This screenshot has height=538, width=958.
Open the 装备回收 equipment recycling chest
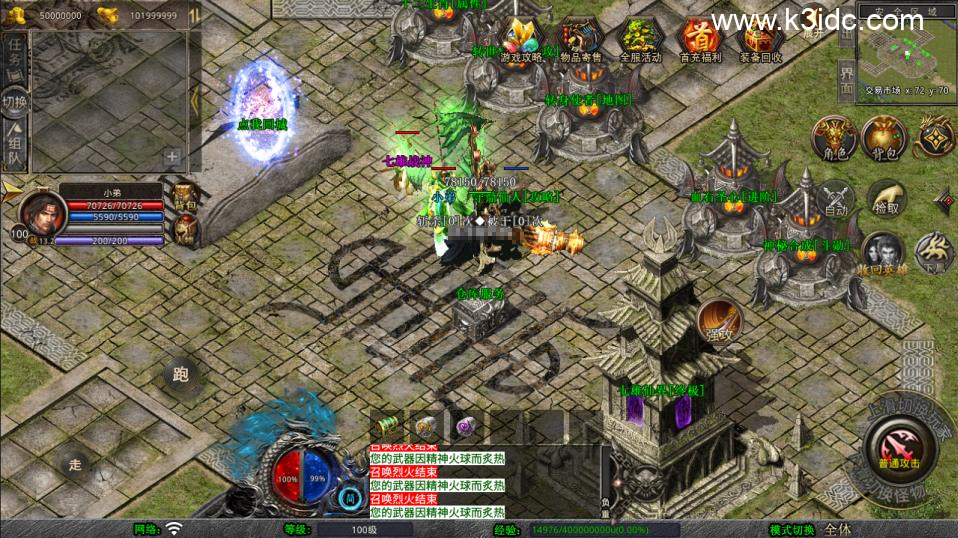tap(760, 40)
